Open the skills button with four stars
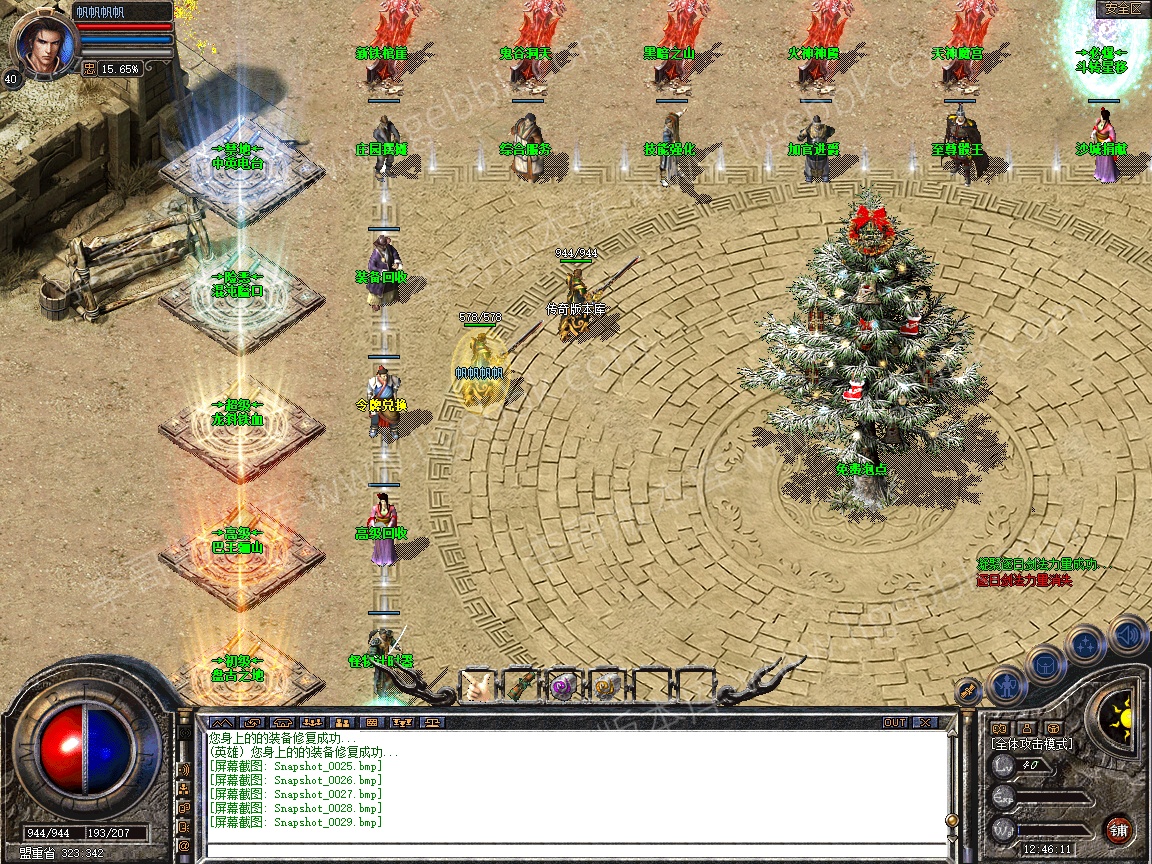Screen dimensions: 1152x864 coord(1086,645)
